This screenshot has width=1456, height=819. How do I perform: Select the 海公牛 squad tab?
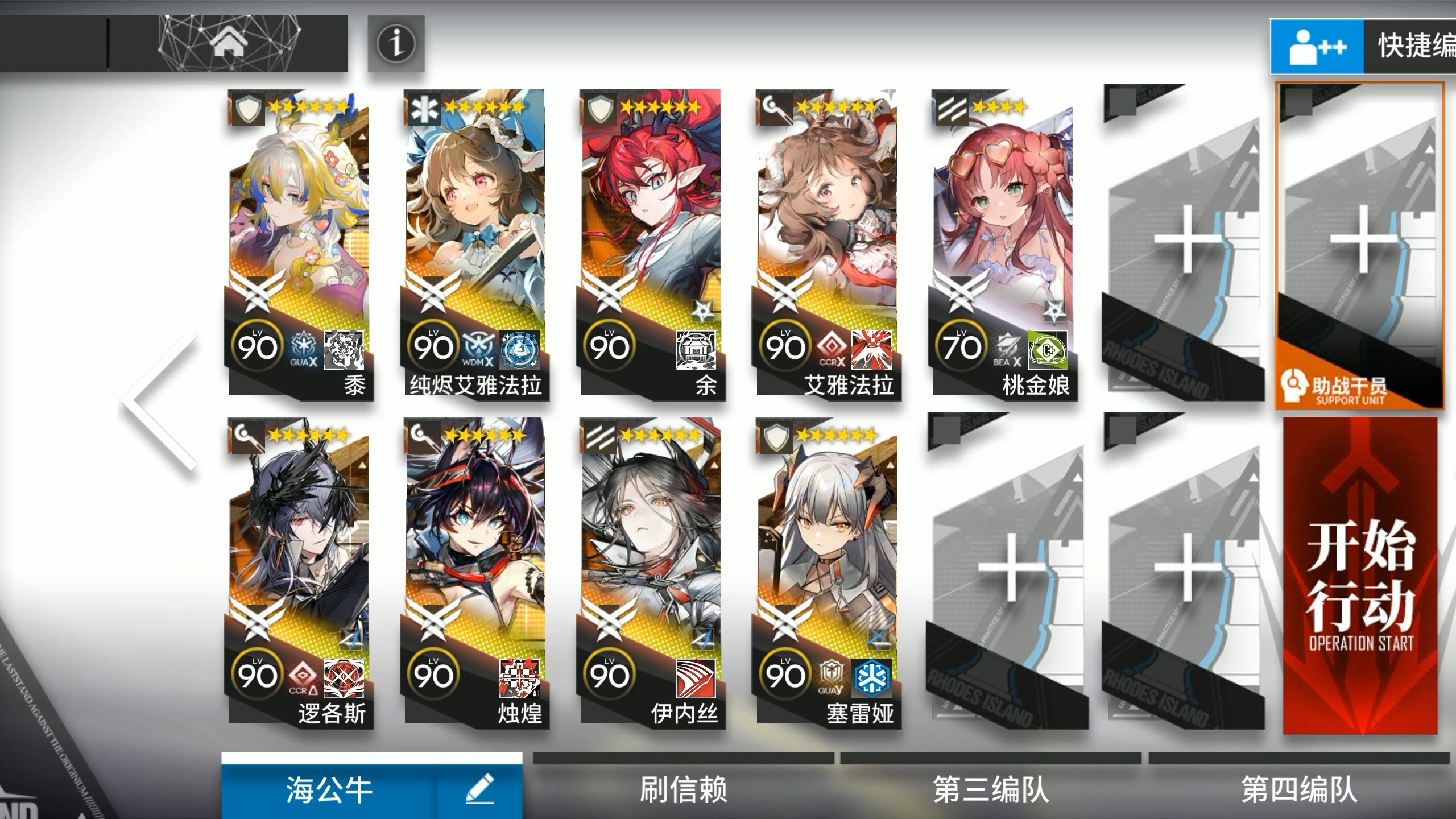coord(330,791)
